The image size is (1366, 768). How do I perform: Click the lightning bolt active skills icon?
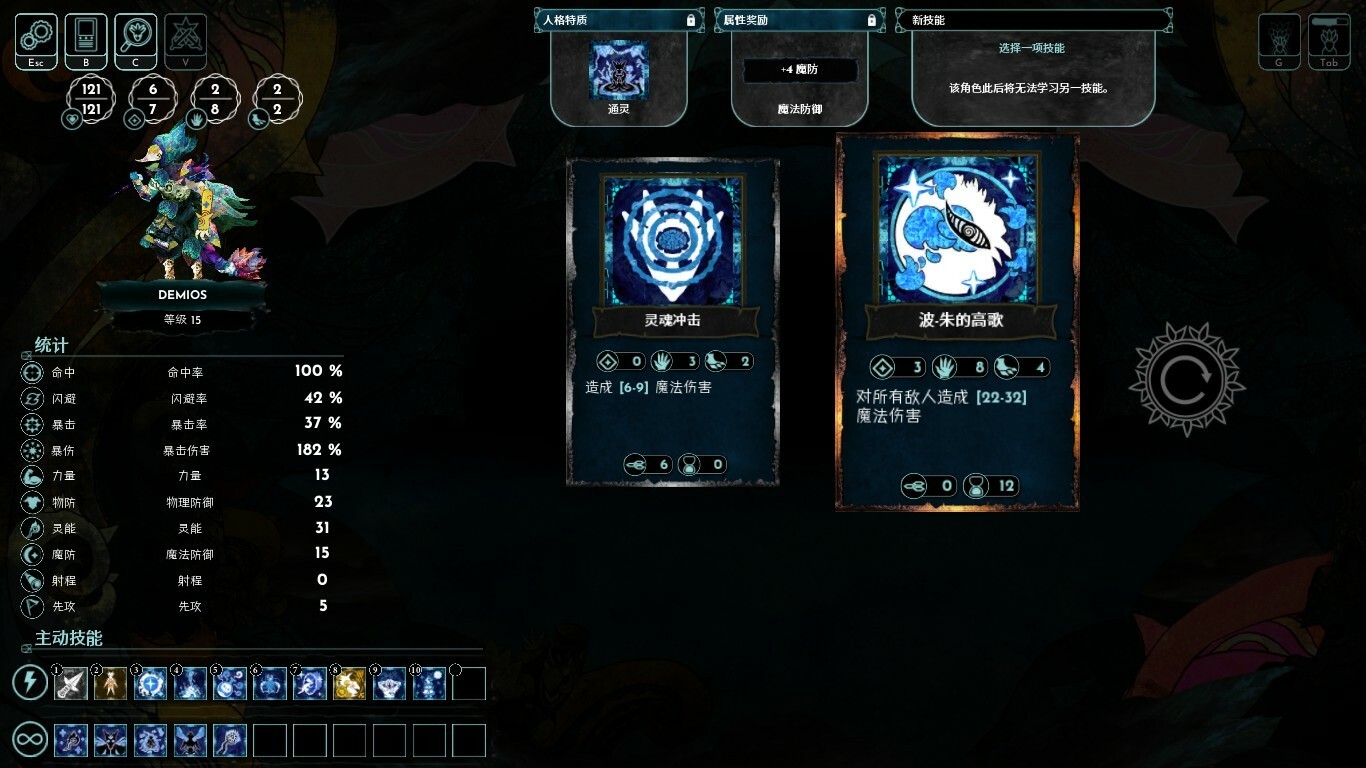tap(30, 683)
